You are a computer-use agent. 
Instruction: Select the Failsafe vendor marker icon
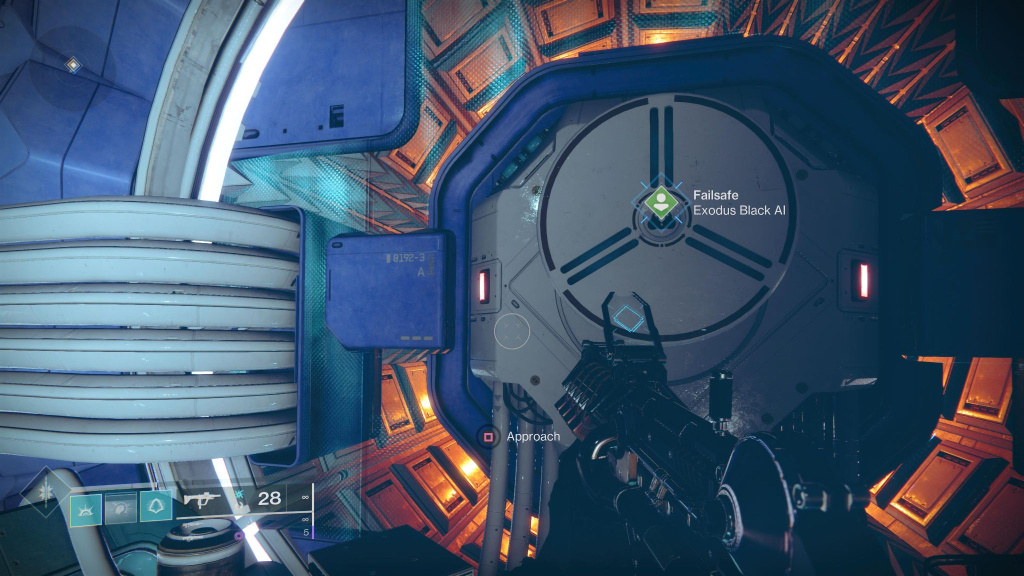coord(657,203)
